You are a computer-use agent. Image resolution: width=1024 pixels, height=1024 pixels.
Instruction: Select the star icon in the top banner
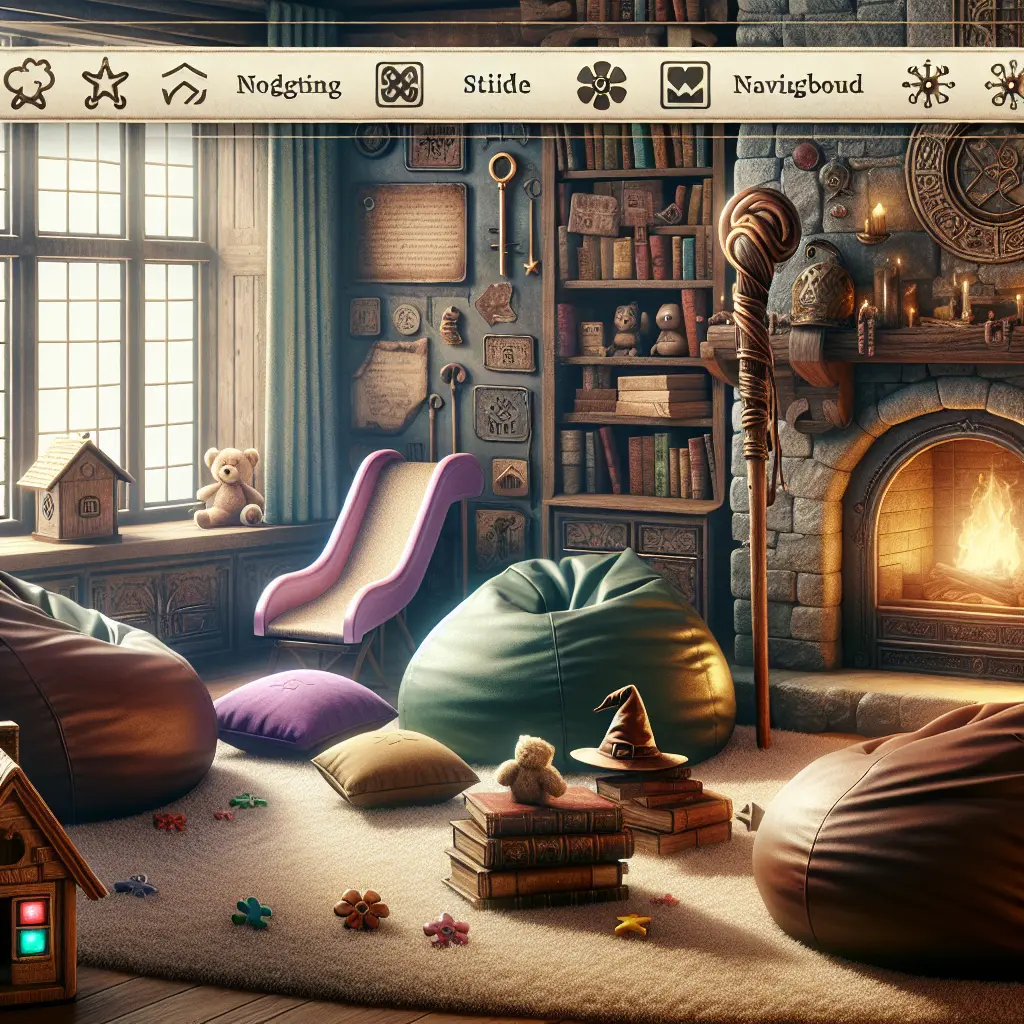(104, 85)
